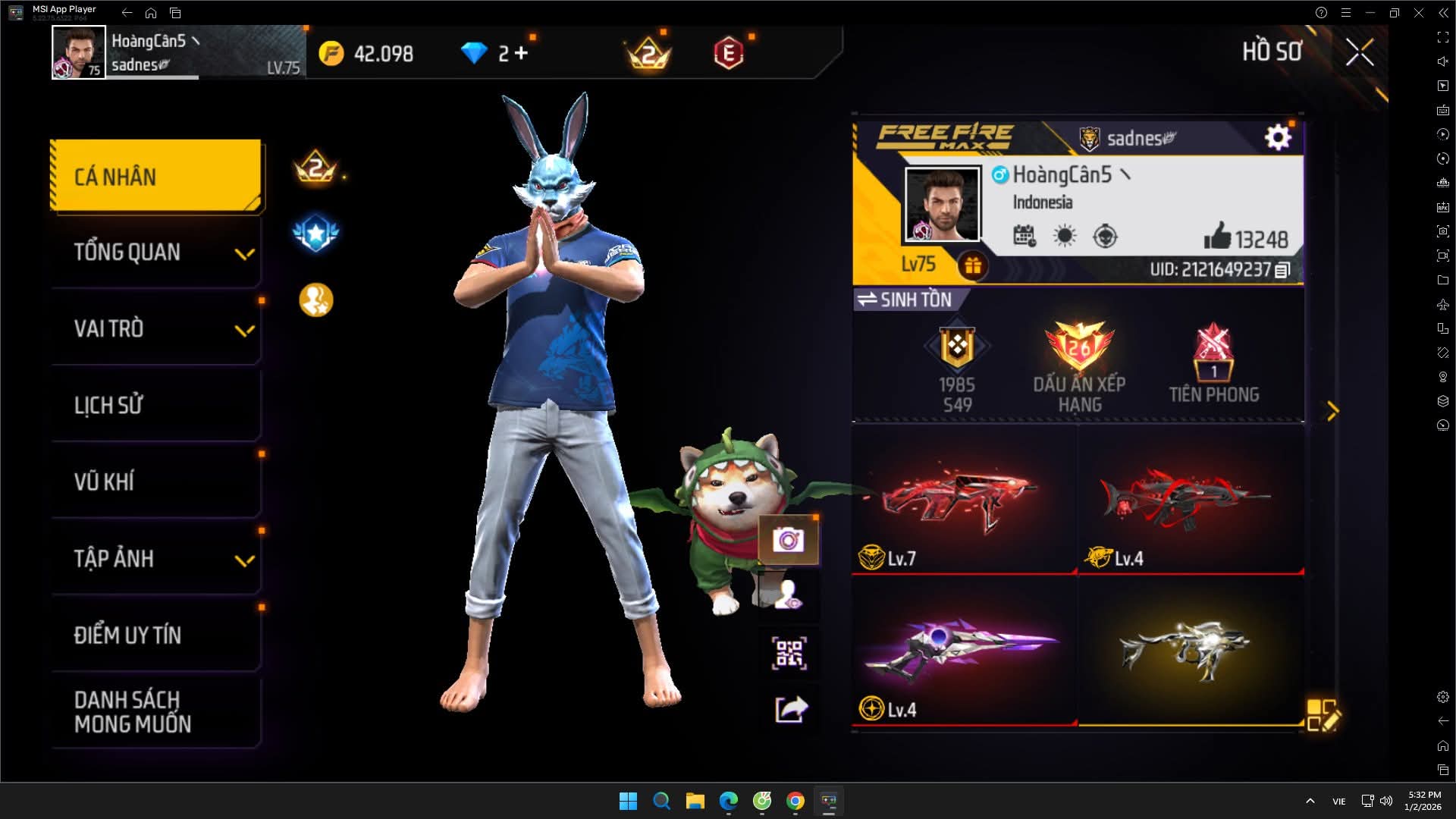The height and width of the screenshot is (819, 1456).
Task: Open the LỊCH SỬ menu entry
Action: coord(156,406)
